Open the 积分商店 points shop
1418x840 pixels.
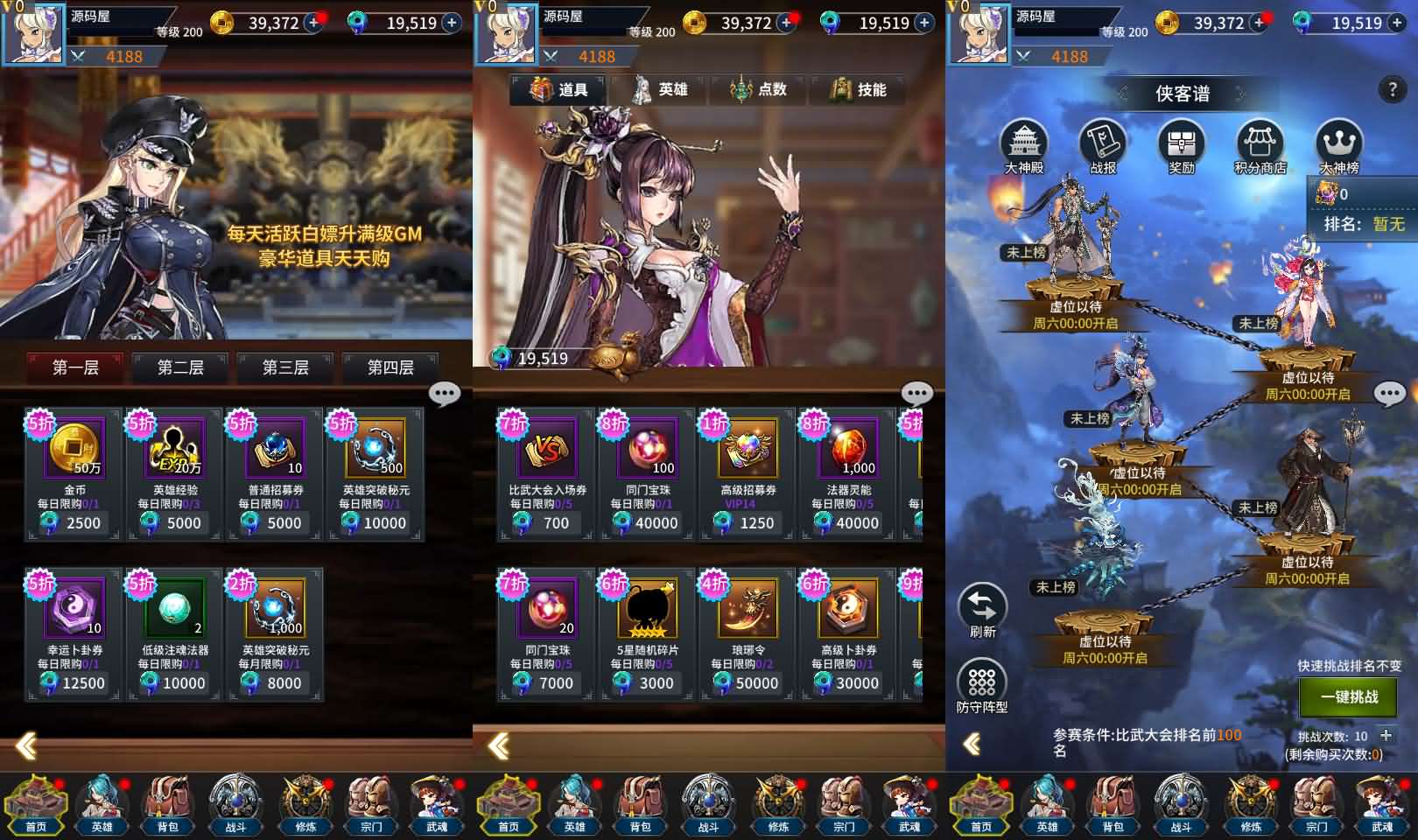tap(1260, 145)
